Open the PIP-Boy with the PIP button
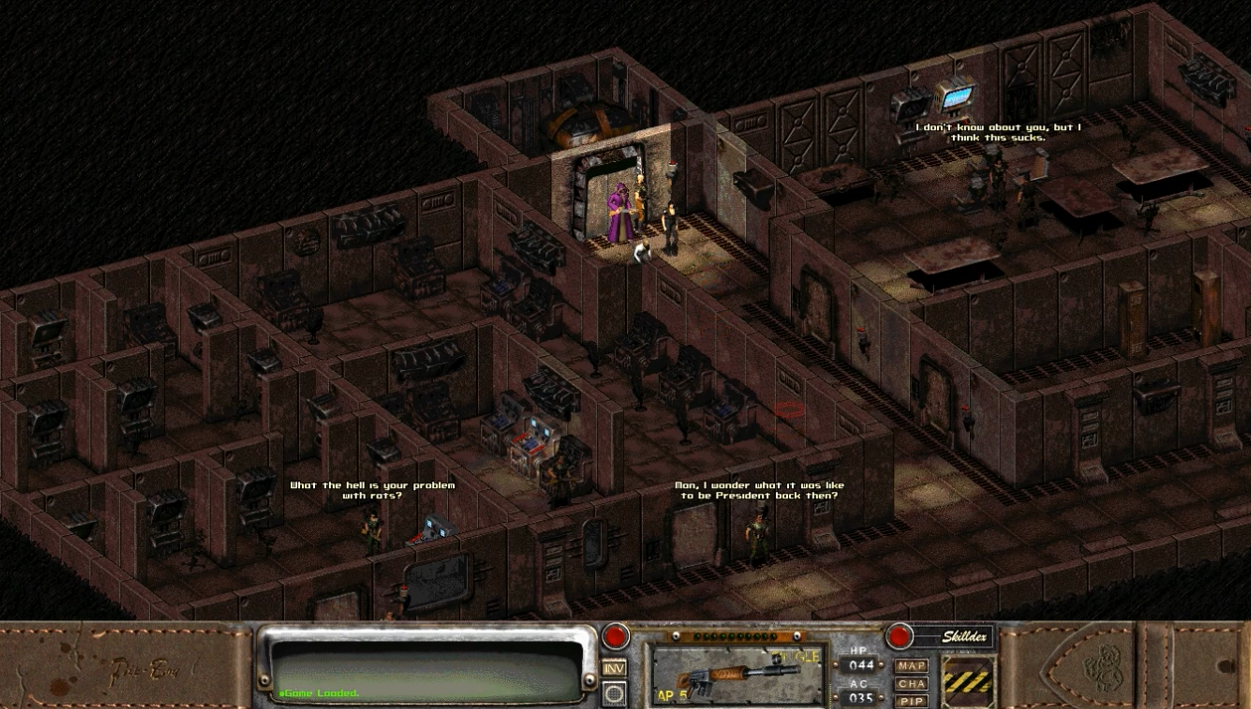Viewport: 1251px width, 709px height. point(911,701)
